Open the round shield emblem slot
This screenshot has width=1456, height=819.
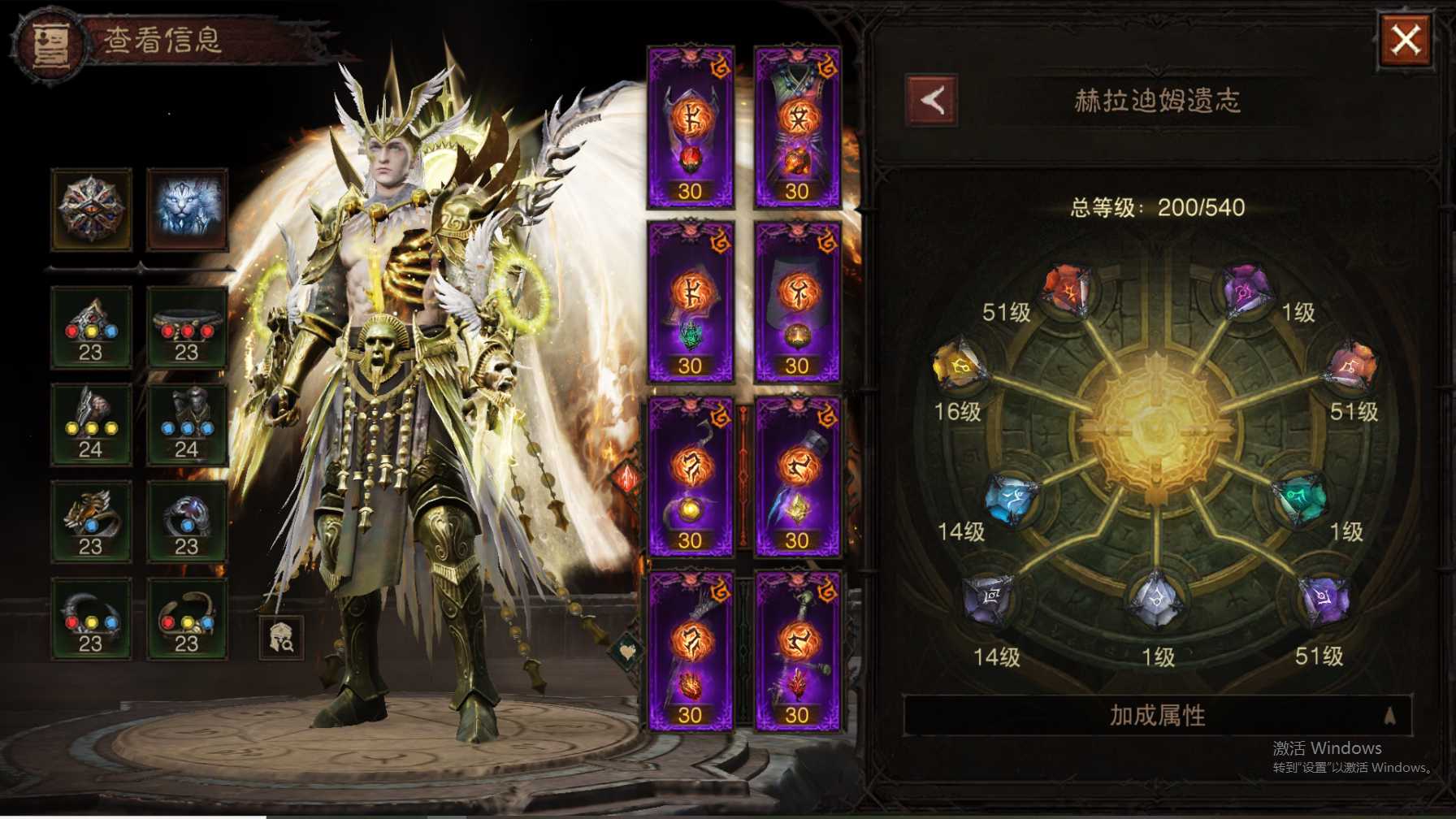[x=91, y=209]
